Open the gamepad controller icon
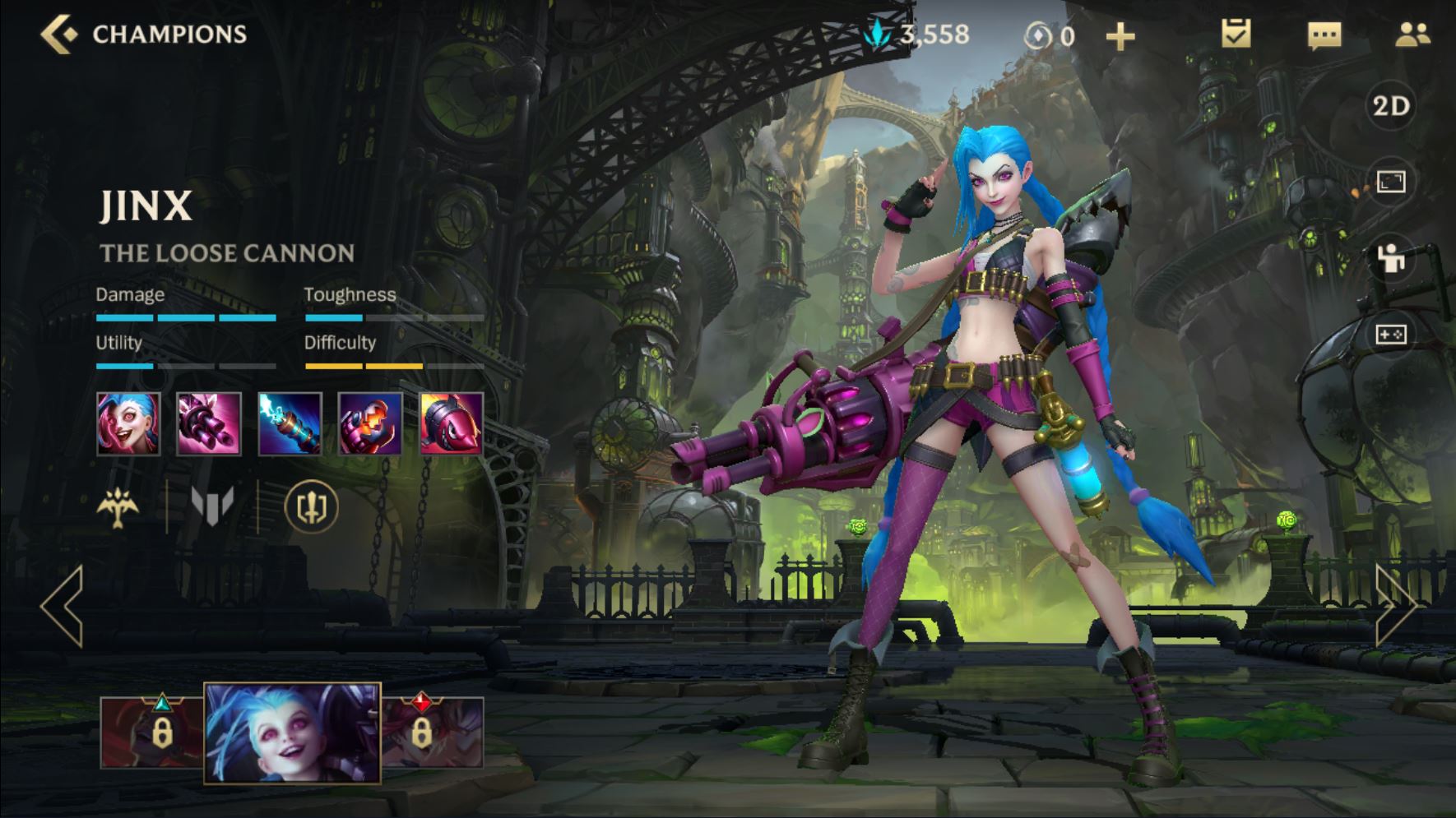This screenshot has width=1456, height=818. point(1391,335)
